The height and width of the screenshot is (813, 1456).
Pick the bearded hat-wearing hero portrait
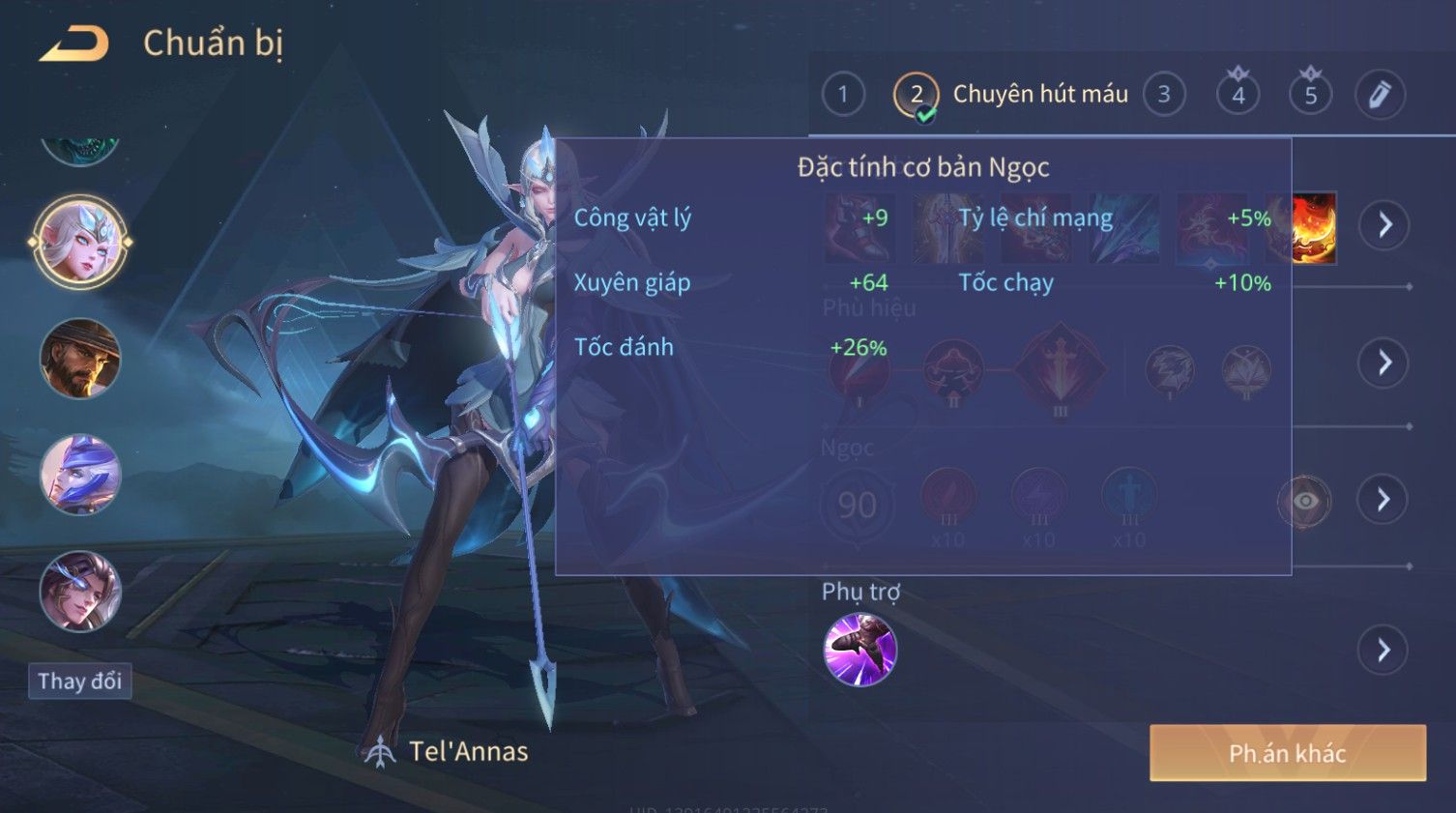pos(80,359)
